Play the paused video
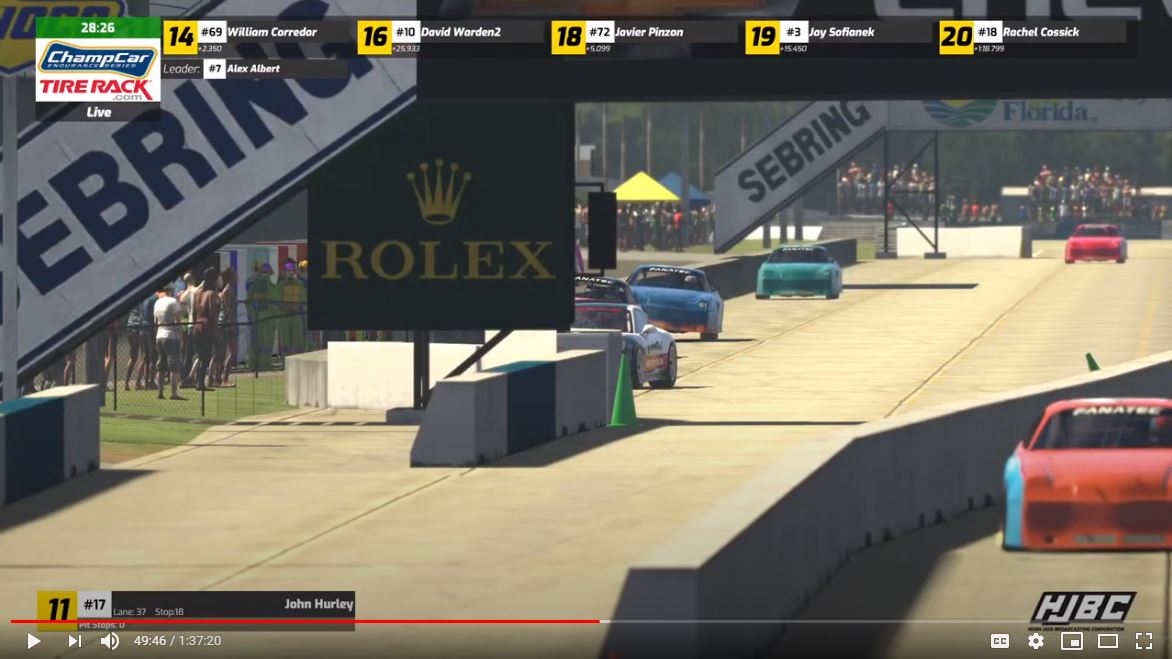Viewport: 1172px width, 659px height. click(33, 641)
